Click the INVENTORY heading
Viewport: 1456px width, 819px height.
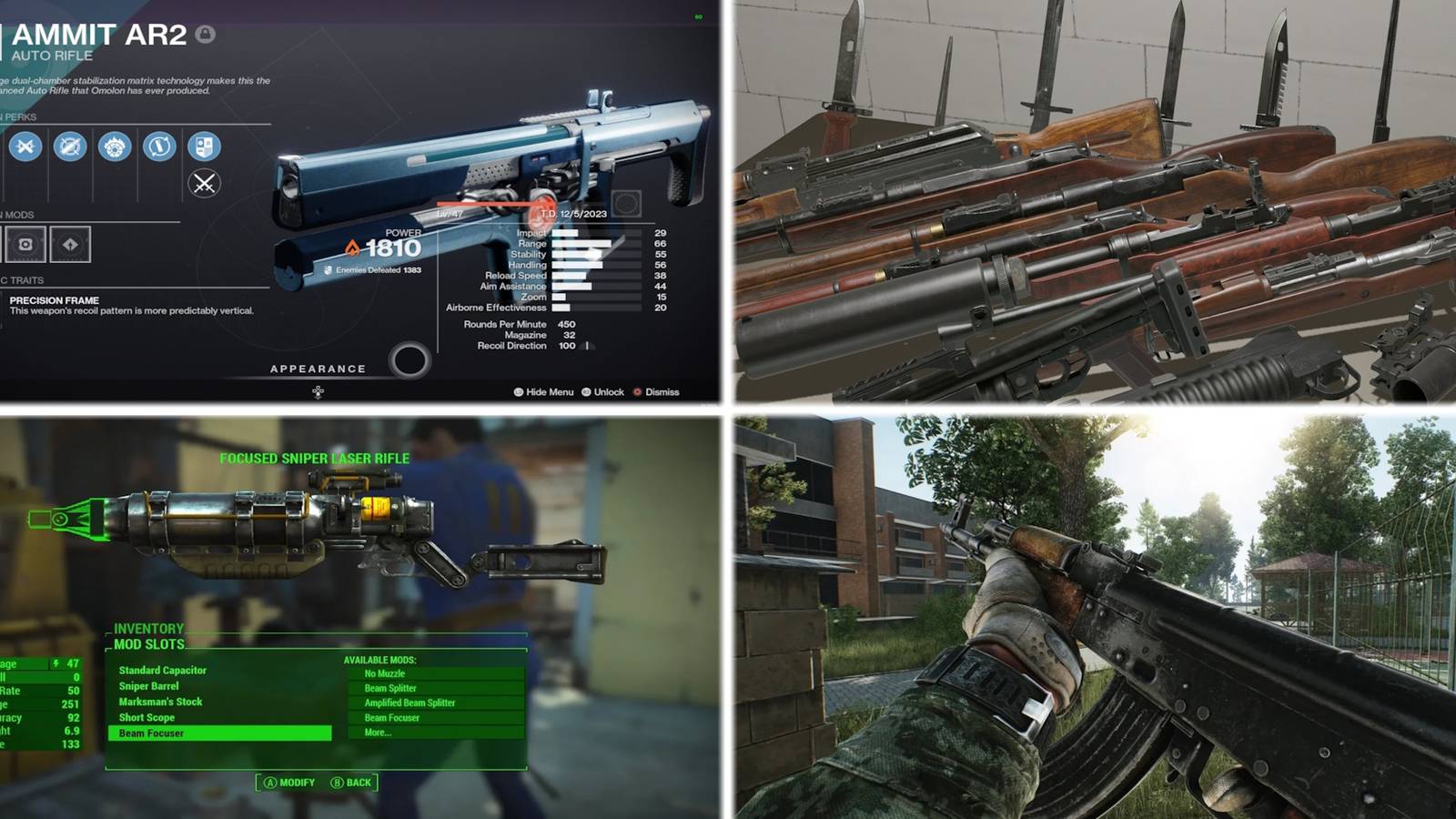[147, 628]
